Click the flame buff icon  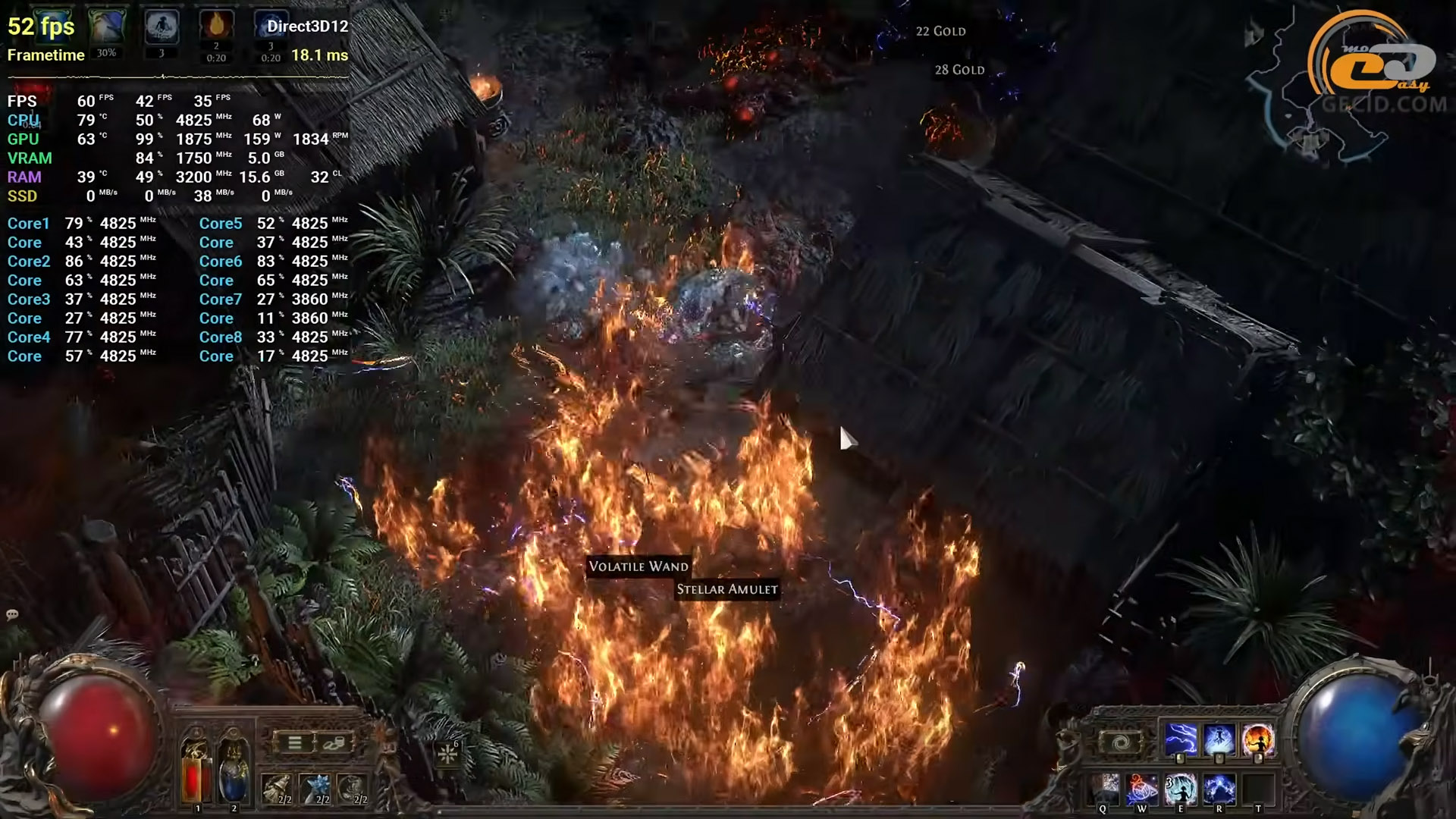click(216, 26)
